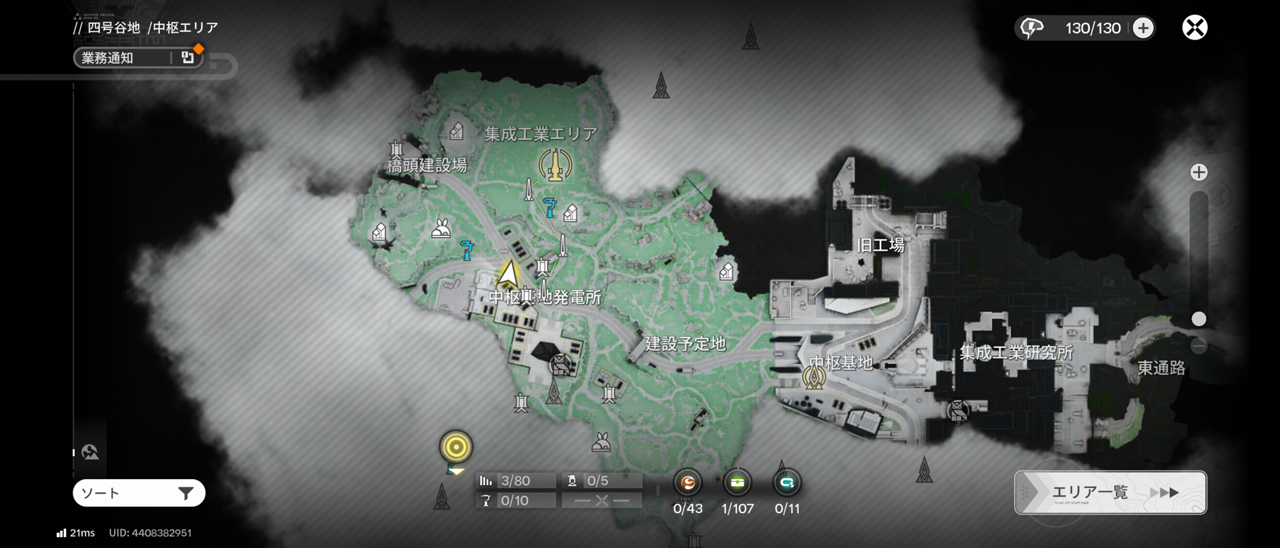Add stamina with the plus beside 130/130

pos(1143,28)
